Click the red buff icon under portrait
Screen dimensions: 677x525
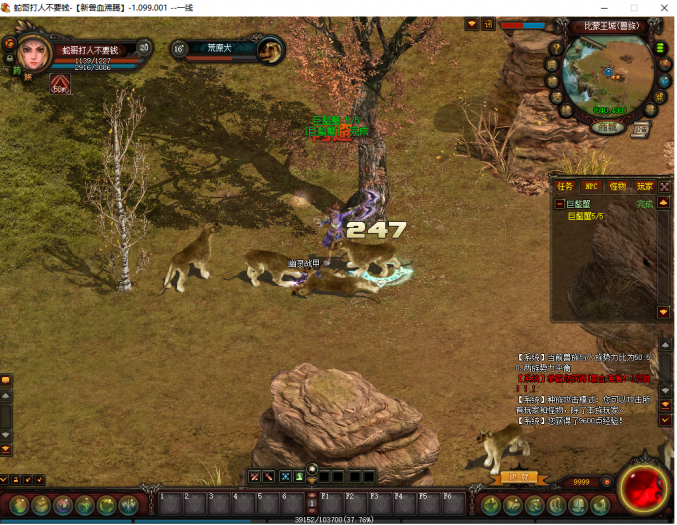click(60, 84)
